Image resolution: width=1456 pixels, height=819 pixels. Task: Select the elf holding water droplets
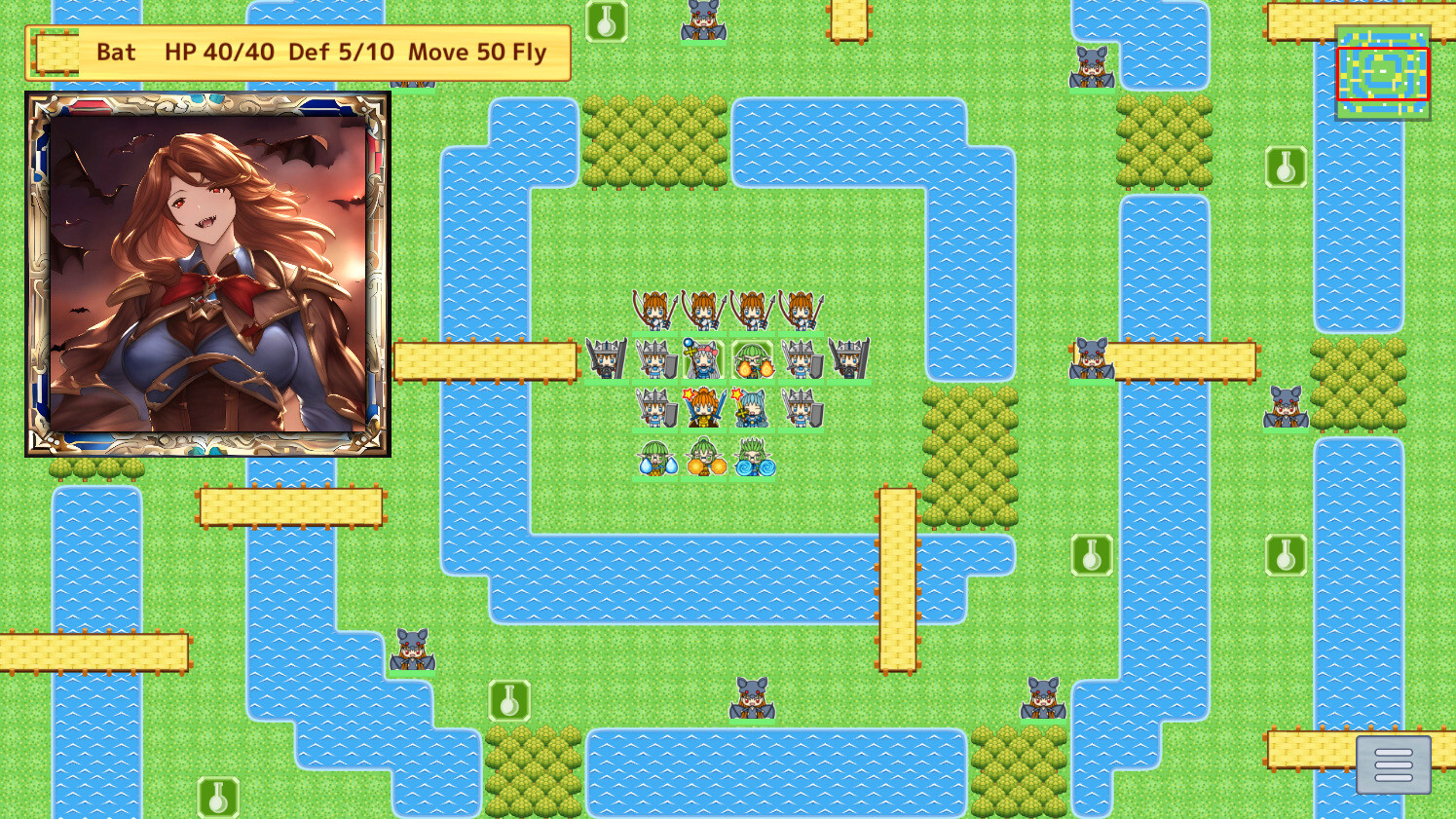point(654,460)
